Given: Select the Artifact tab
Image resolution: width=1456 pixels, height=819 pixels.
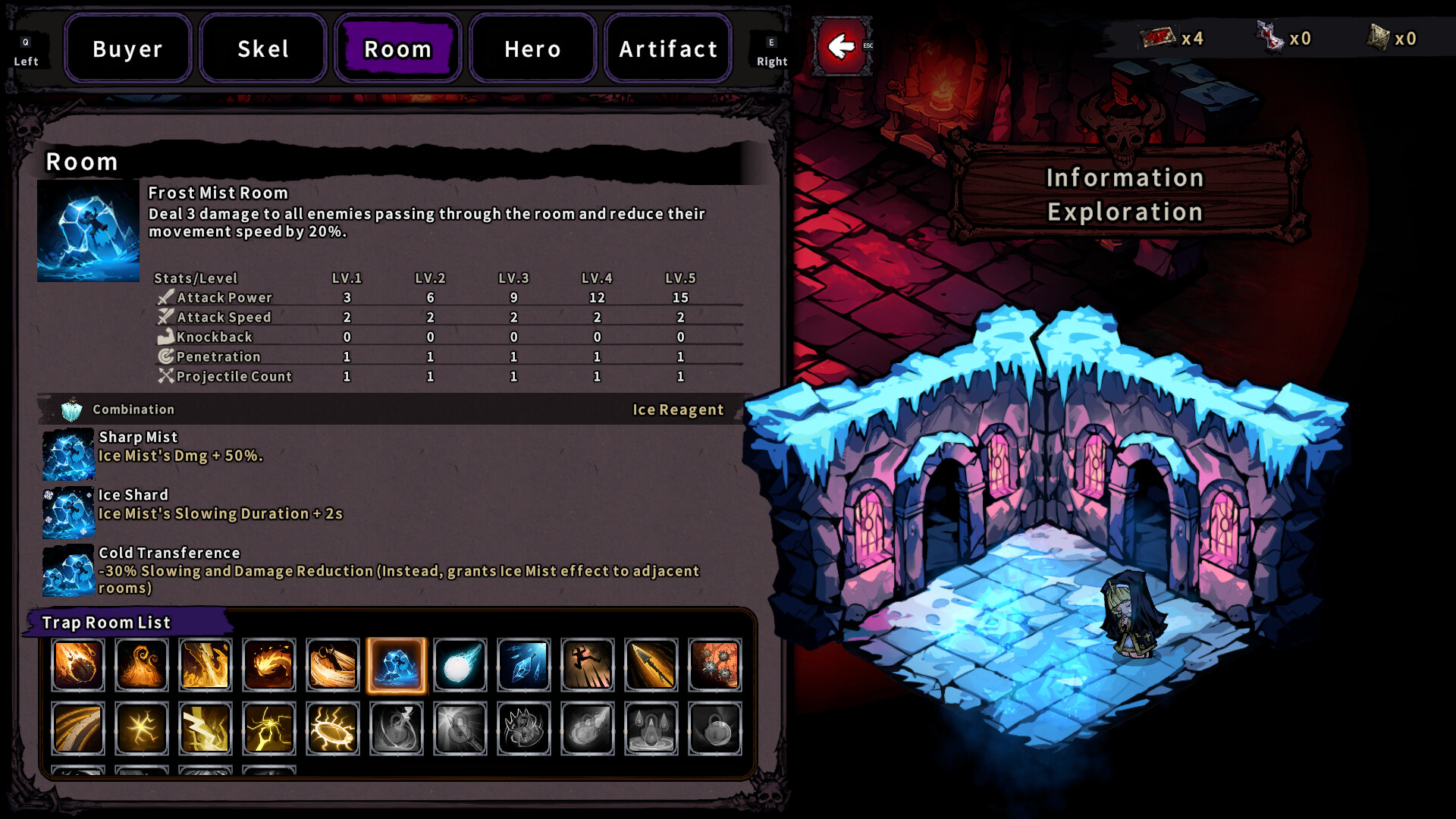Looking at the screenshot, I should (x=667, y=49).
